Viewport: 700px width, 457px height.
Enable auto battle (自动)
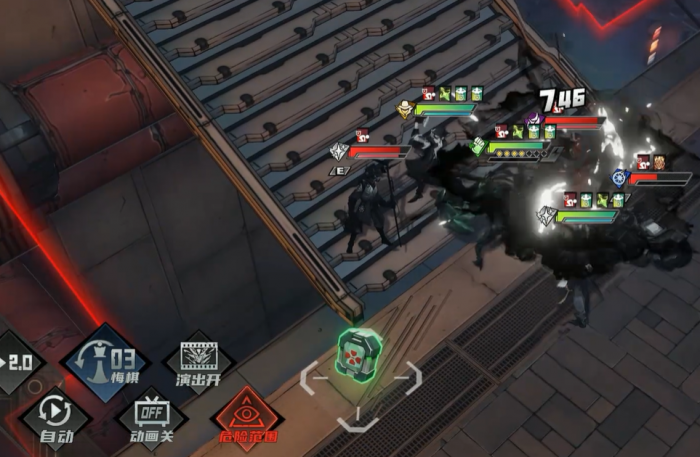point(55,415)
